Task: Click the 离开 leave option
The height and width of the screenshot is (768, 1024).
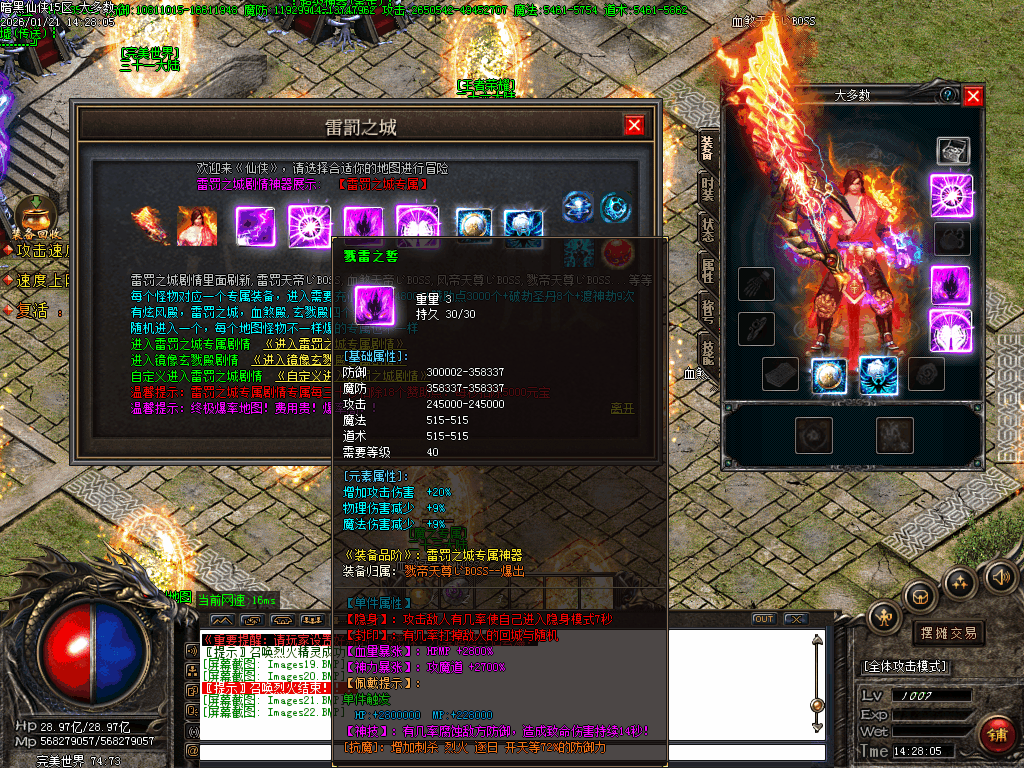Action: coord(622,408)
